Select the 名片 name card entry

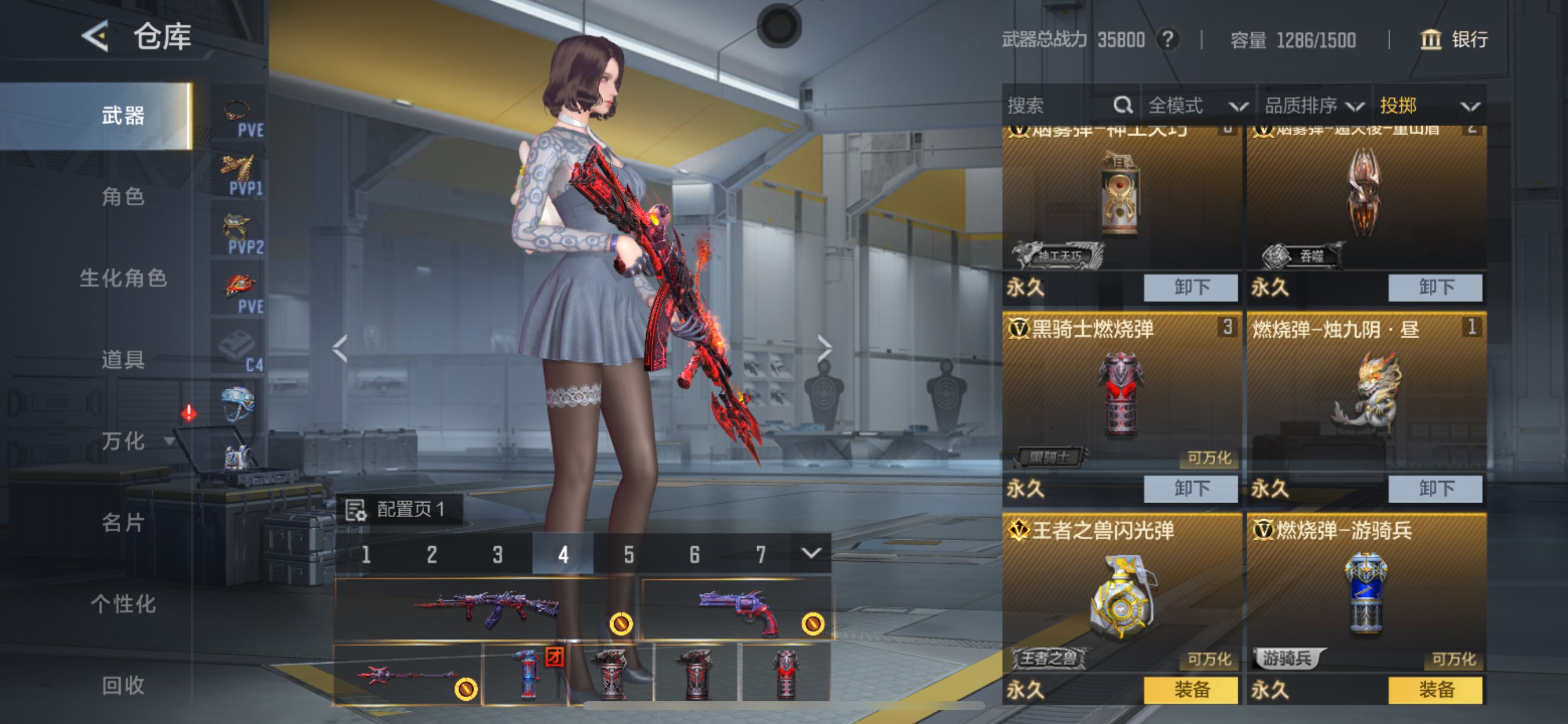coord(123,522)
